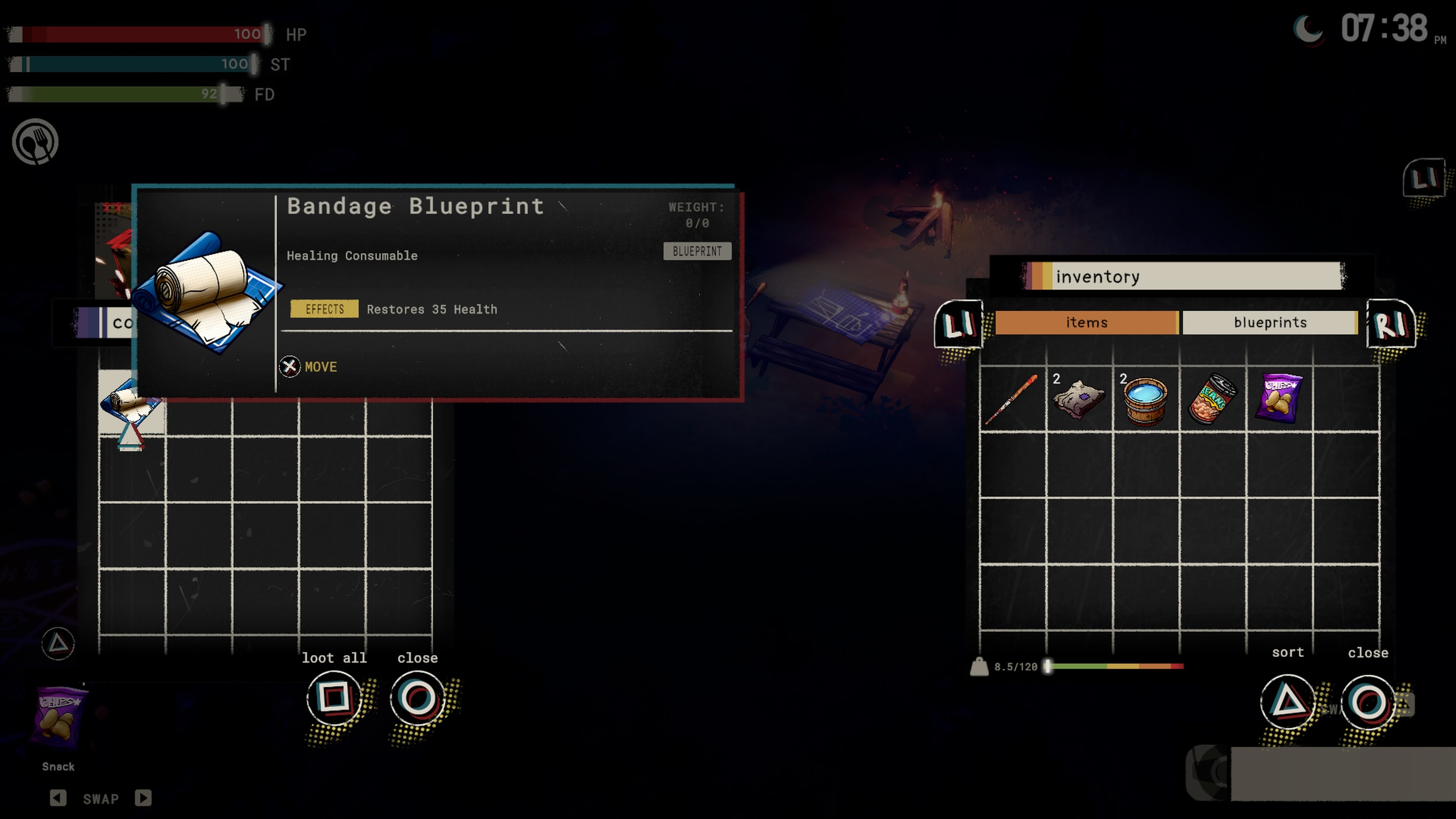Select the canned beans item
This screenshot has height=819, width=1456.
click(1212, 399)
